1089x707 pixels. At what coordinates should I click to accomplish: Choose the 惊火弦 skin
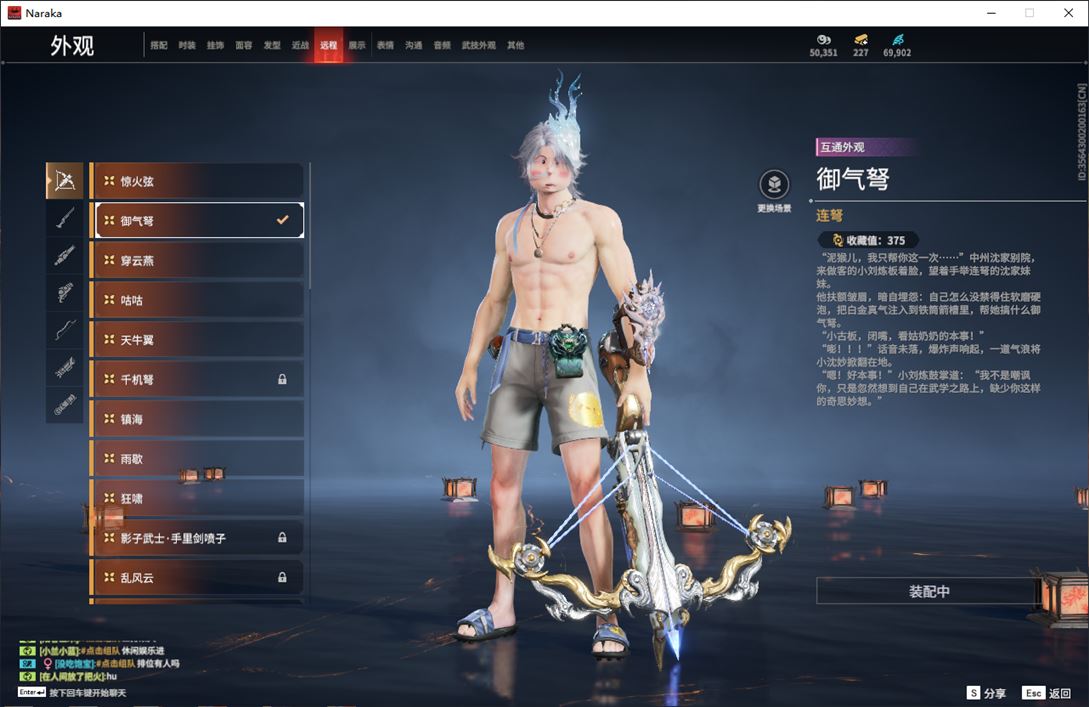click(198, 181)
